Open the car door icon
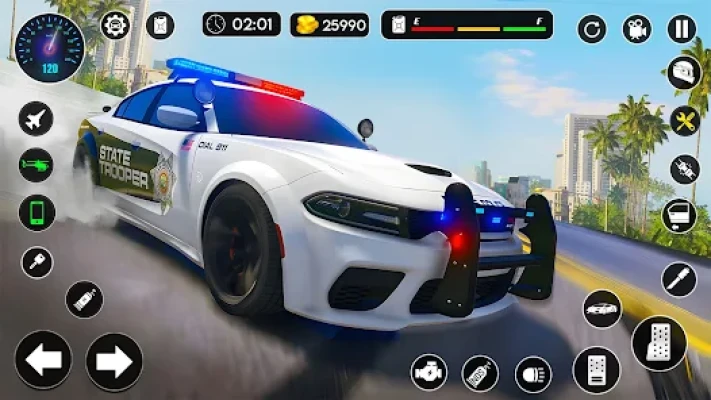This screenshot has width=711, height=400. [680, 214]
